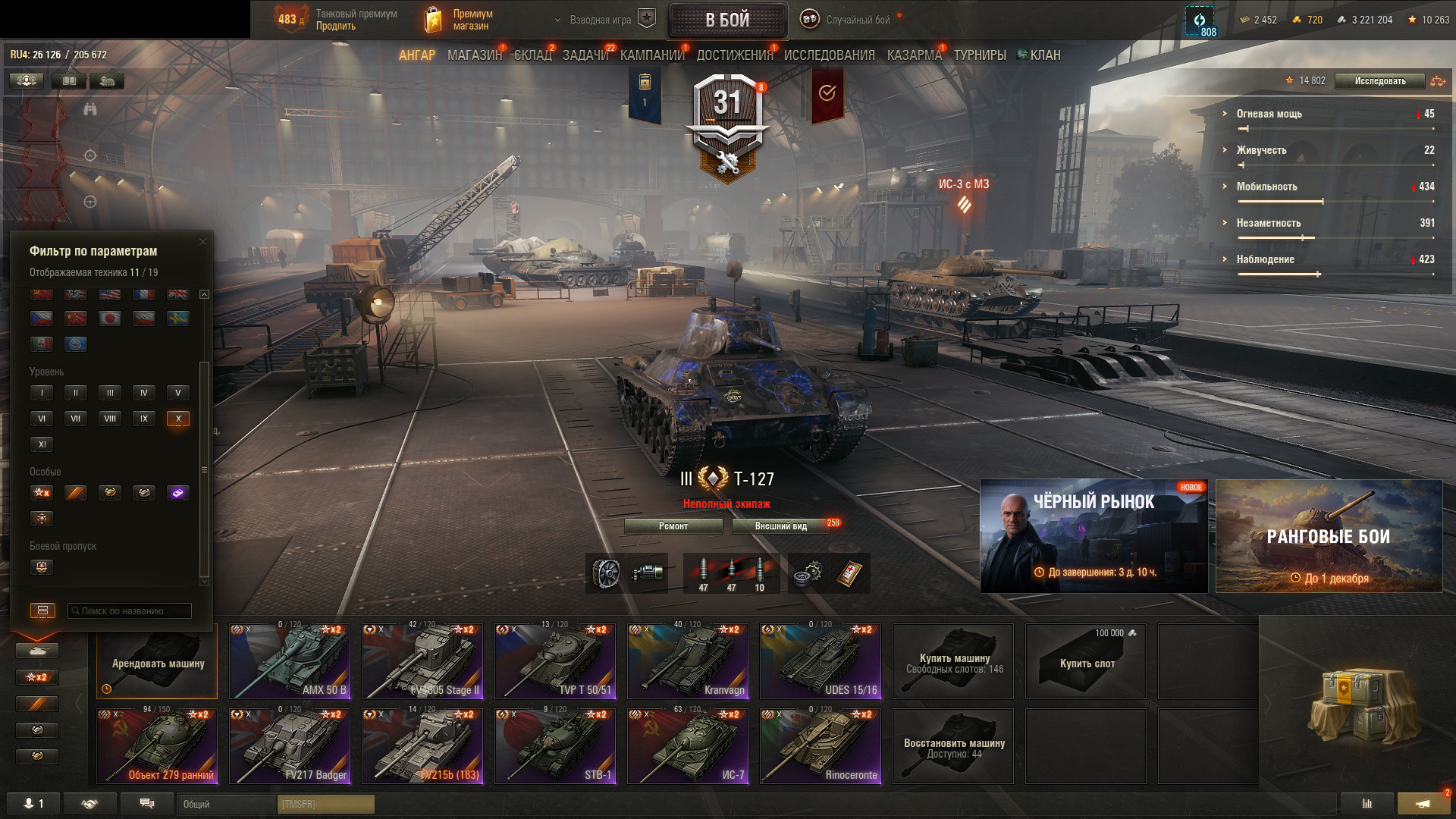This screenshot has height=819, width=1456.
Task: Open the МАГАЗИН tab
Action: [x=474, y=55]
